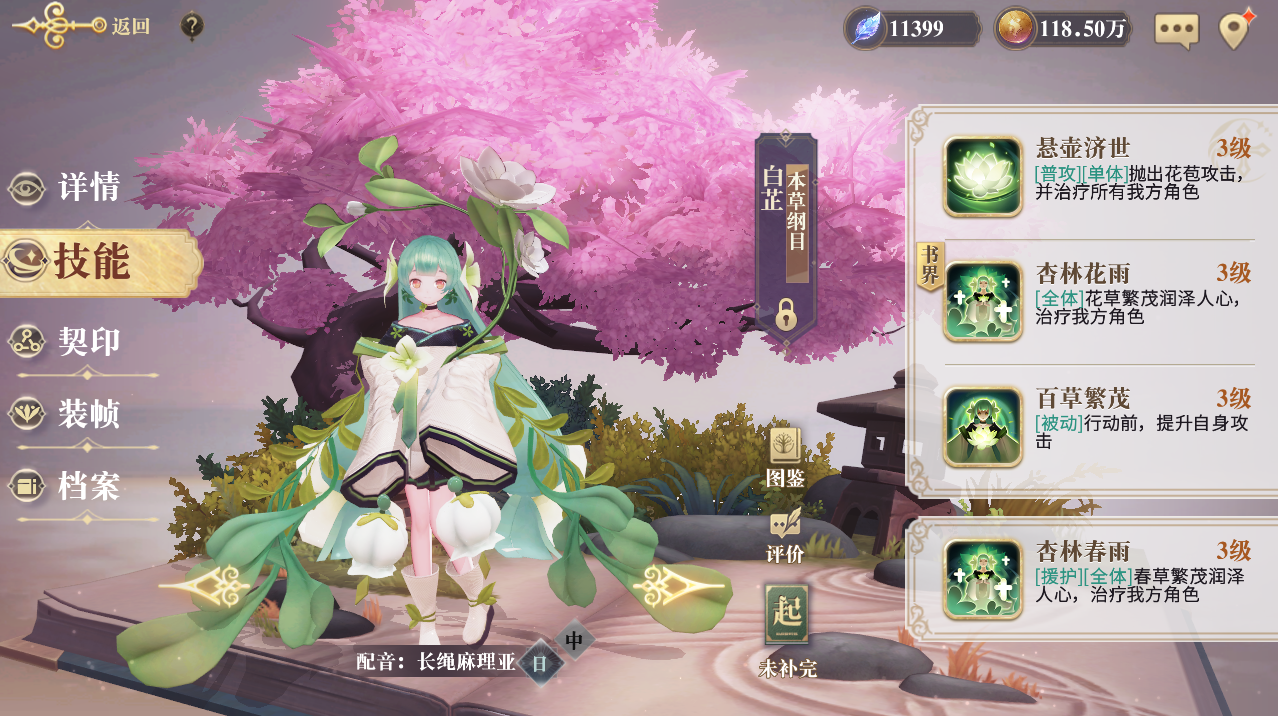1278x716 pixels.
Task: Open the question mark help icon
Action: pos(192,26)
